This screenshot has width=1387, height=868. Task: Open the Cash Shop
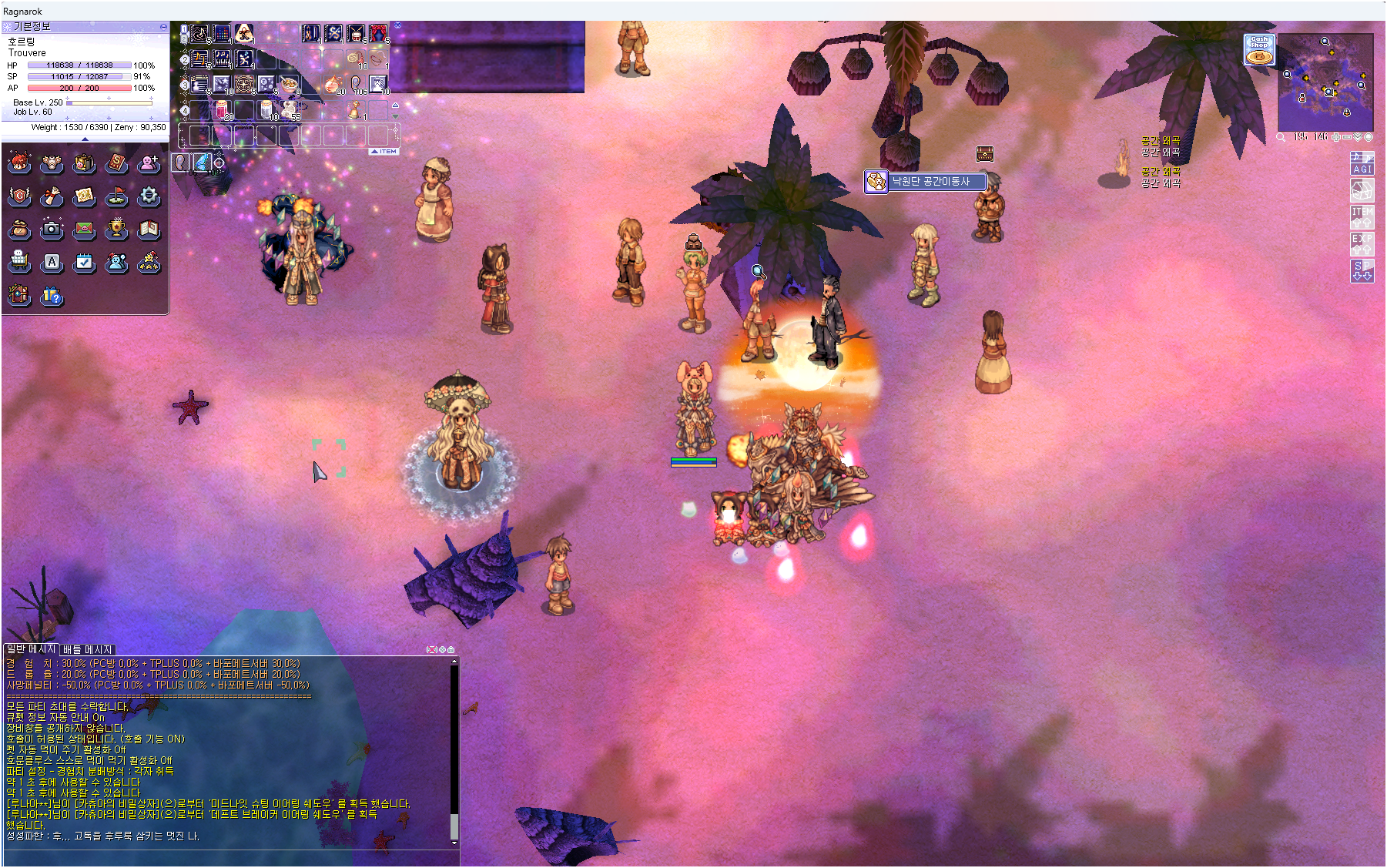[x=1259, y=49]
